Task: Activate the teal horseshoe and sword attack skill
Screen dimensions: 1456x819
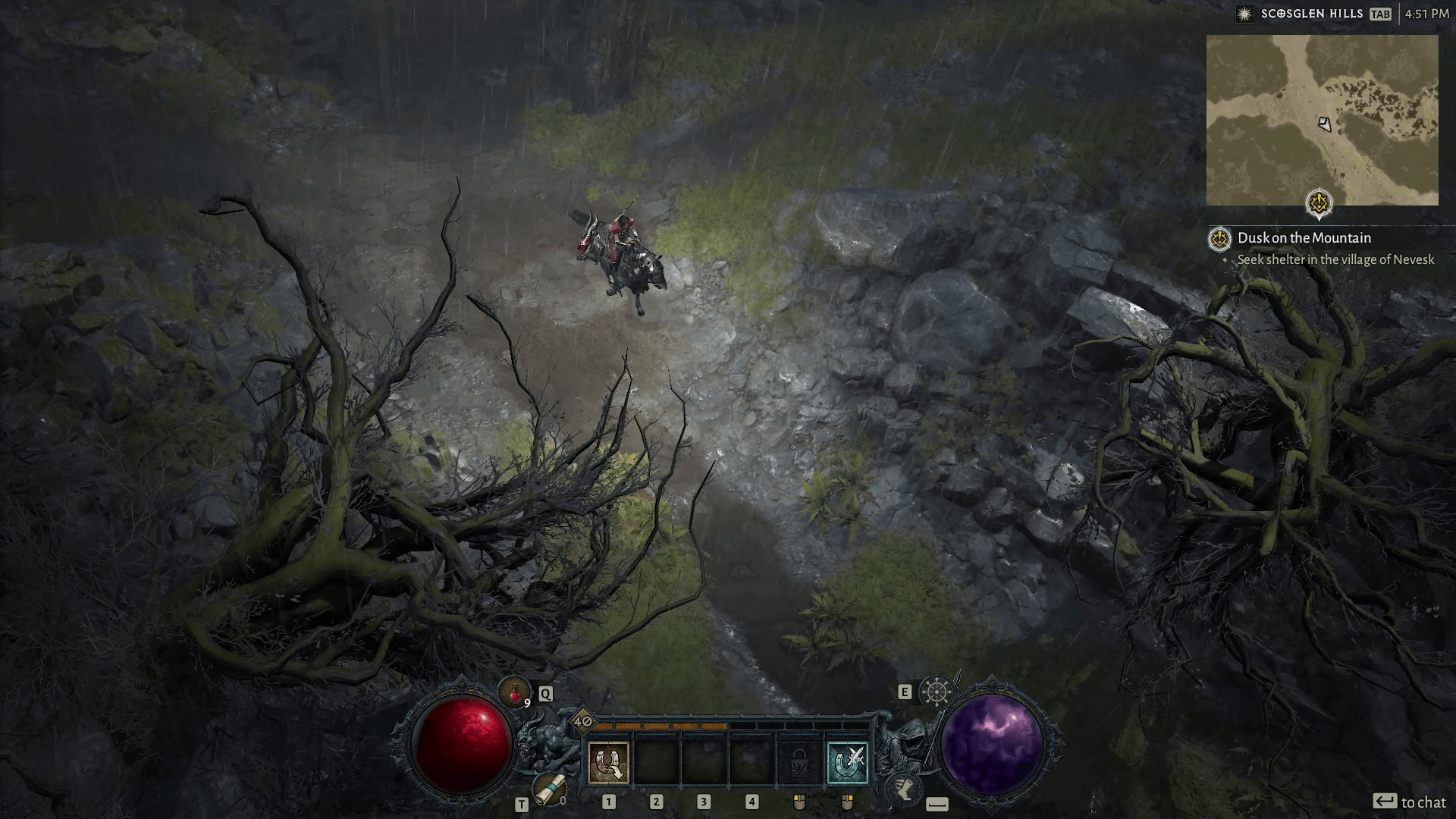Action: pos(846,762)
